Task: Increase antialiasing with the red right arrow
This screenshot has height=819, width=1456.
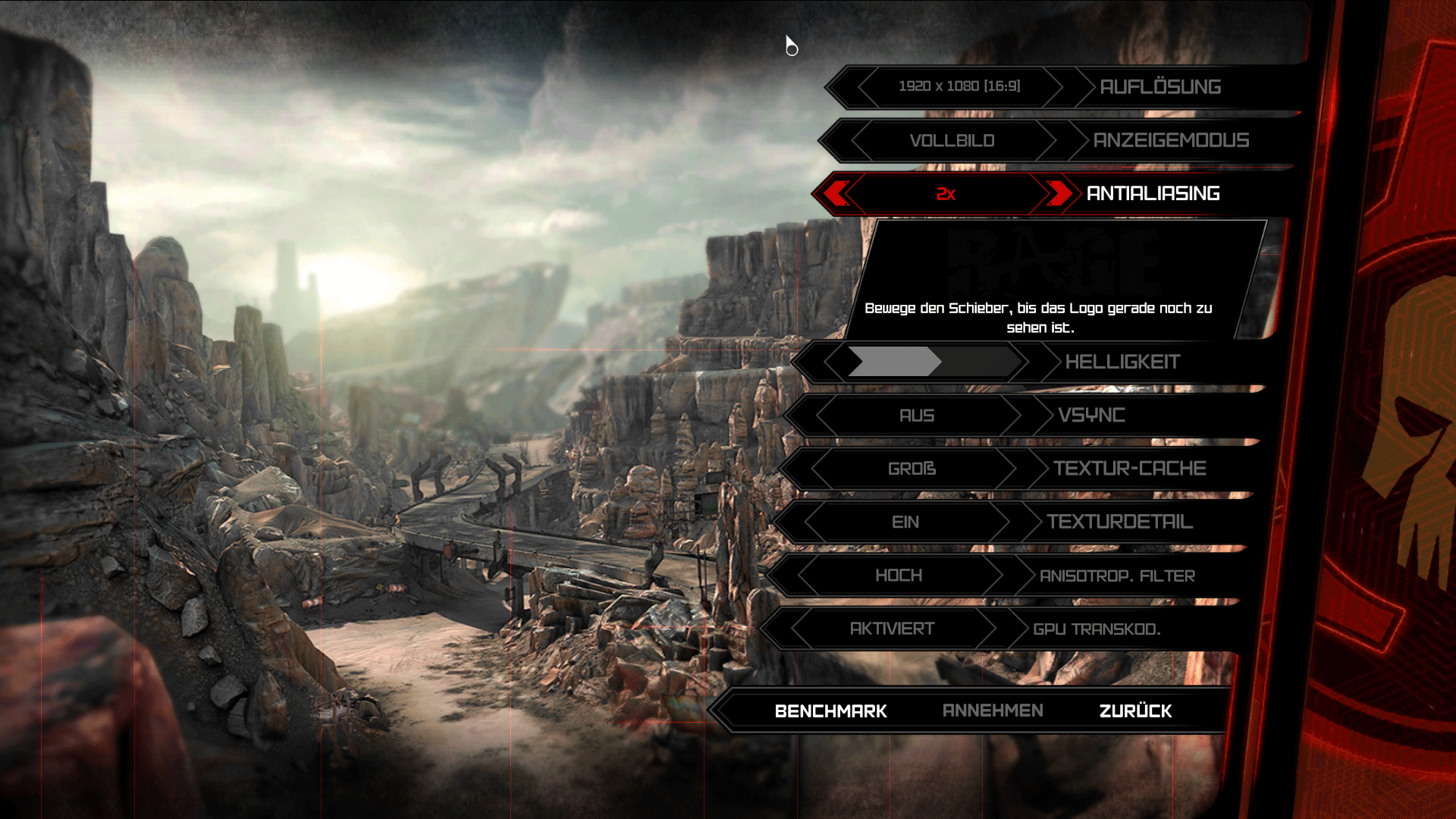Action: pos(1058,193)
